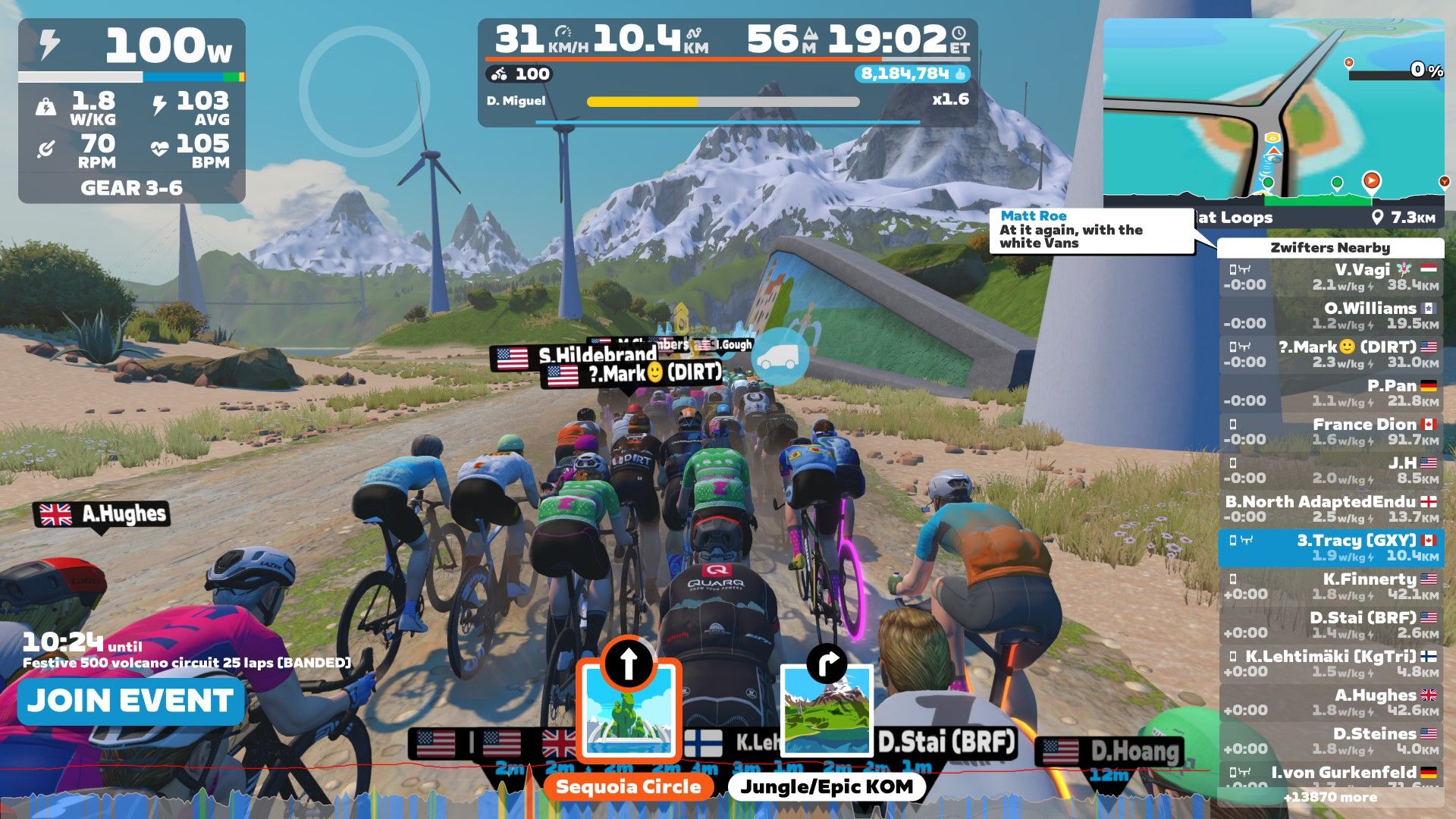1456x819 pixels.
Task: Click K.Finnerty in the rider list
Action: point(1331,586)
